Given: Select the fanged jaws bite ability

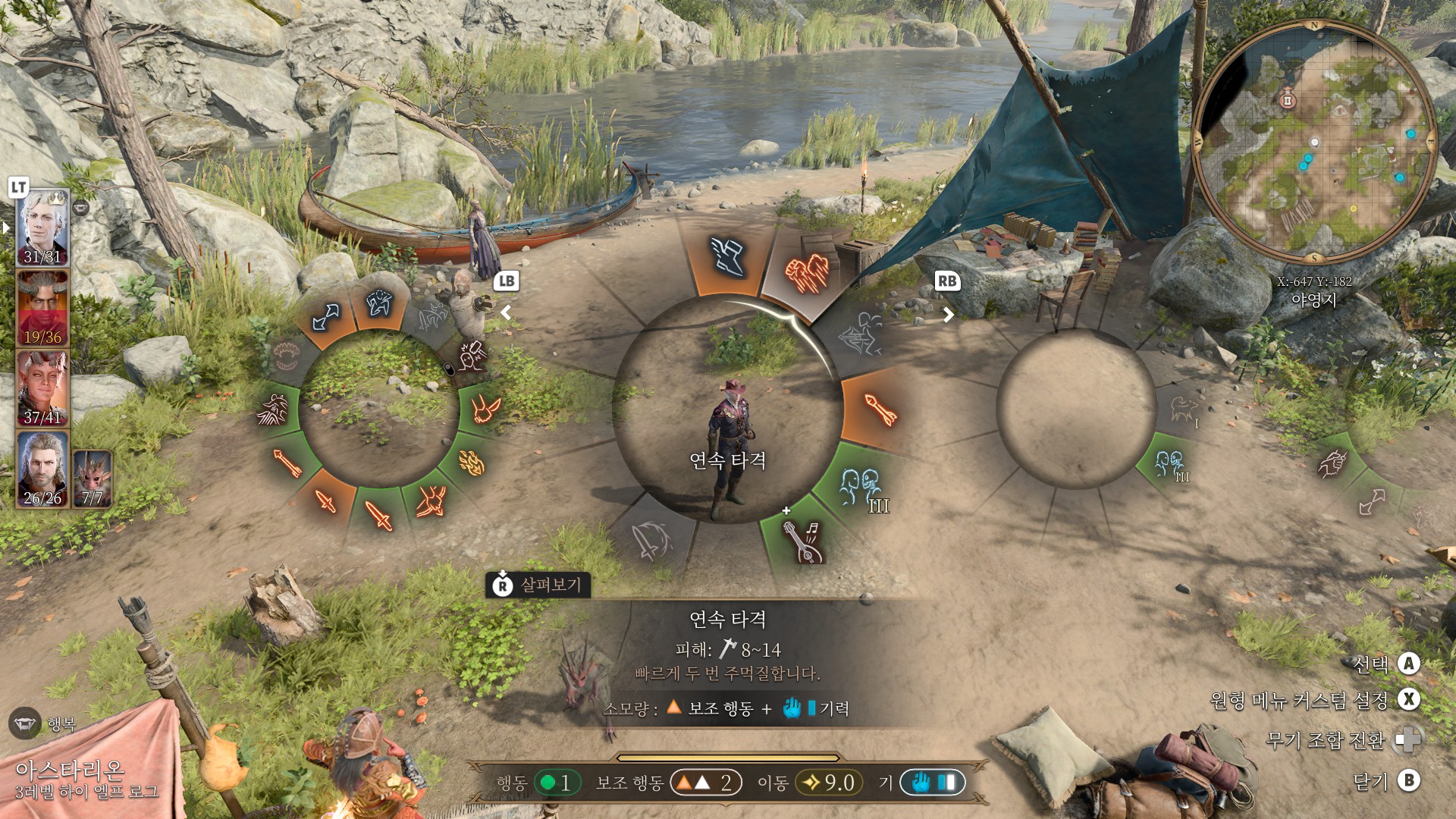Looking at the screenshot, I should point(287,356).
